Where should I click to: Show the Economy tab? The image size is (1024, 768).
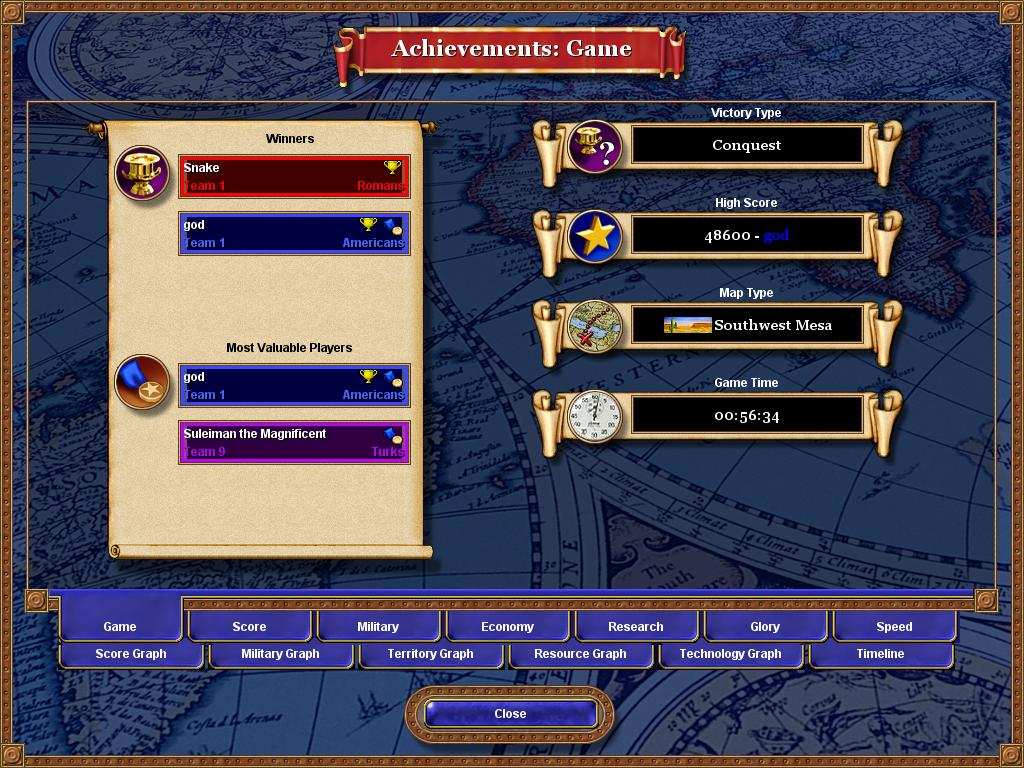click(x=507, y=627)
